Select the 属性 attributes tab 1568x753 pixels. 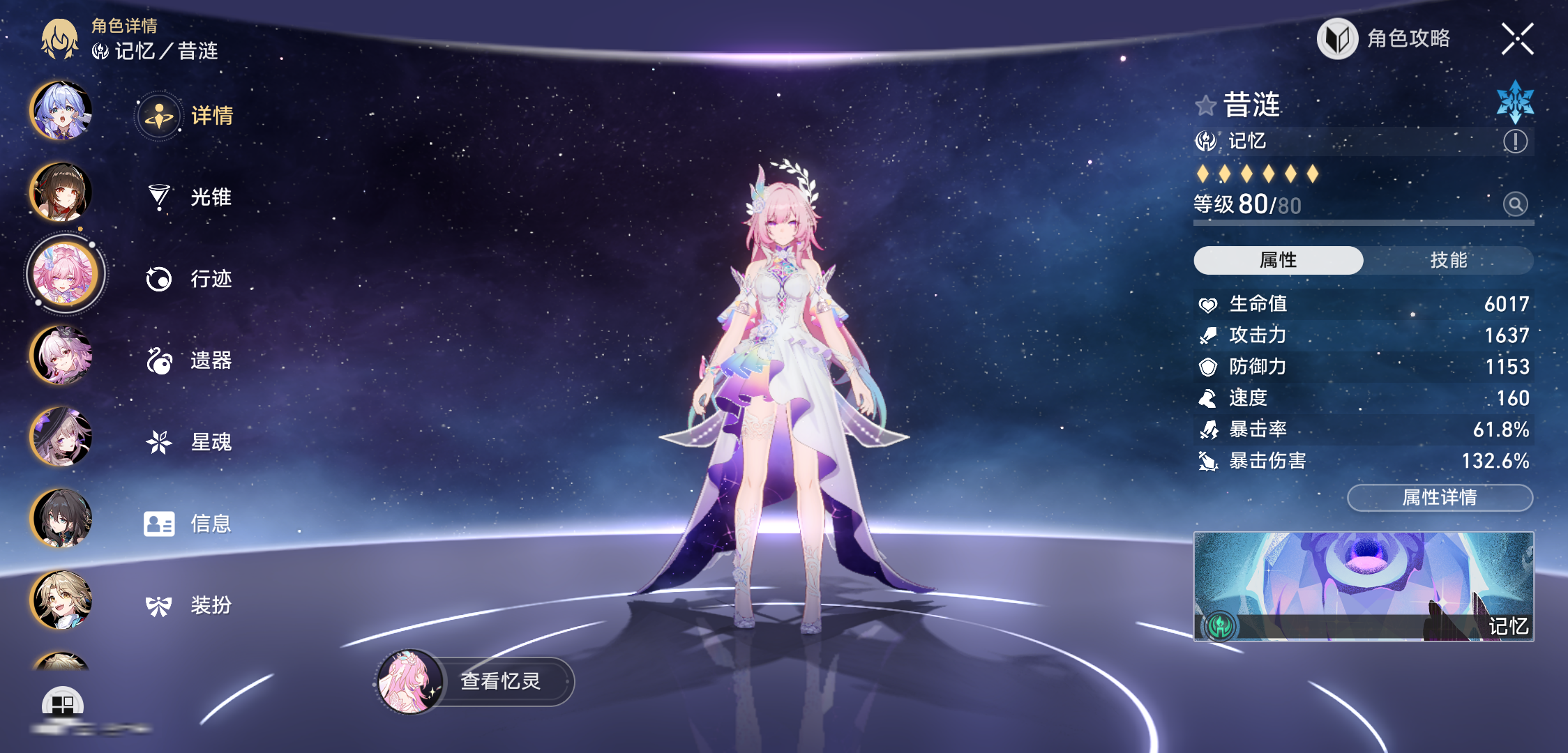coord(1278,260)
